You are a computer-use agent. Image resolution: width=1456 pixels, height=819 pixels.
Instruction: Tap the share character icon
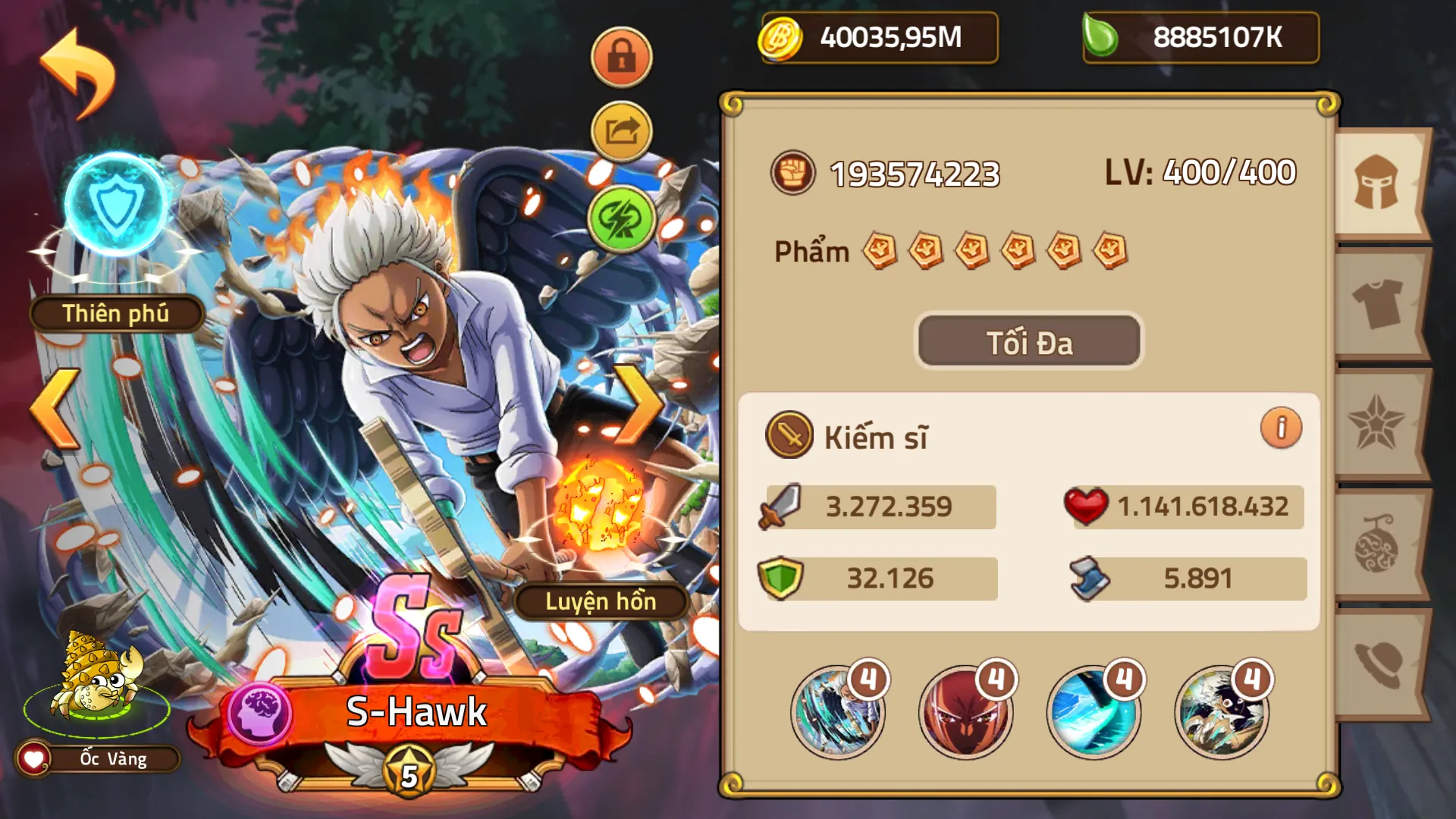point(620,130)
